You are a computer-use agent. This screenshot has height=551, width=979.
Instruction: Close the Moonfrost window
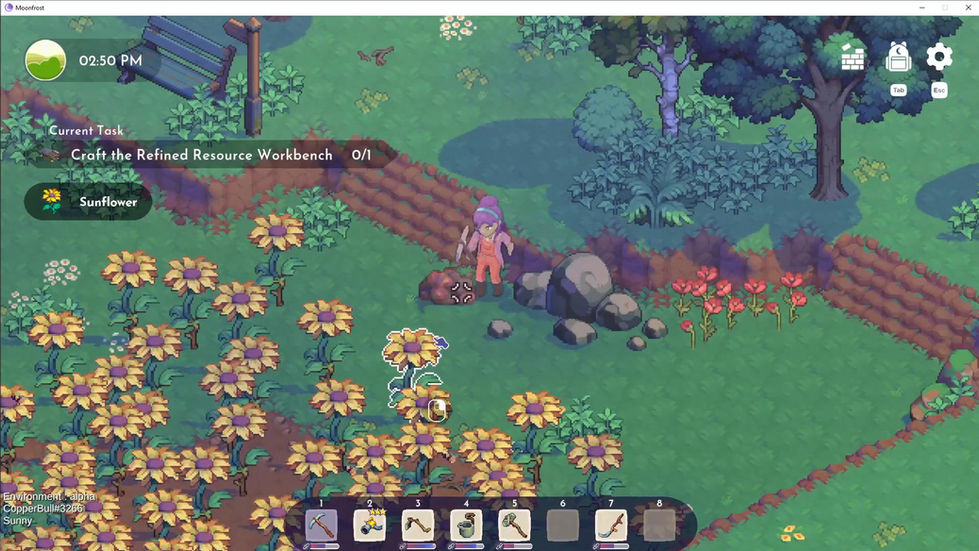[966, 7]
